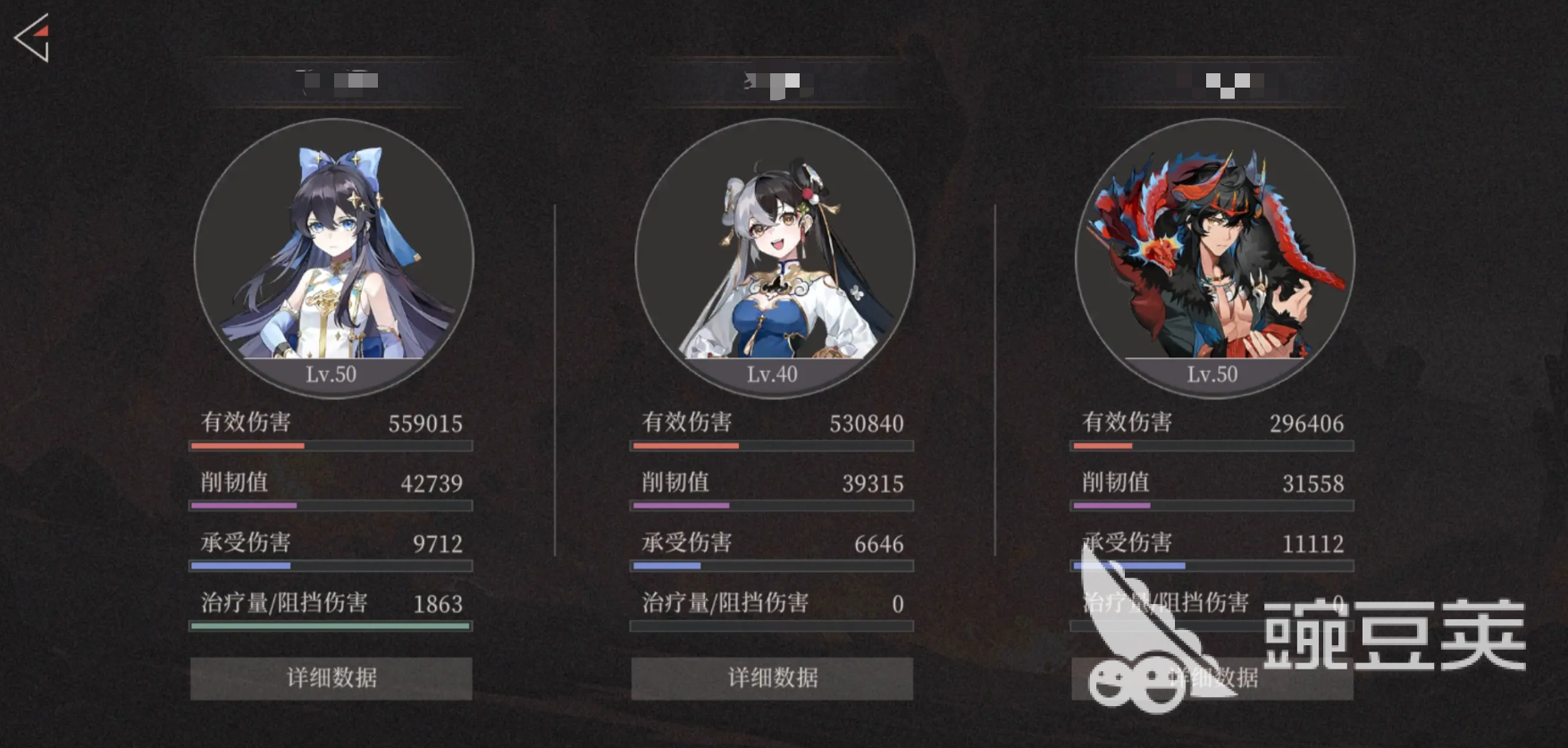The height and width of the screenshot is (748, 1568).
Task: Click the Lv.40 label under middle portrait
Action: point(770,374)
